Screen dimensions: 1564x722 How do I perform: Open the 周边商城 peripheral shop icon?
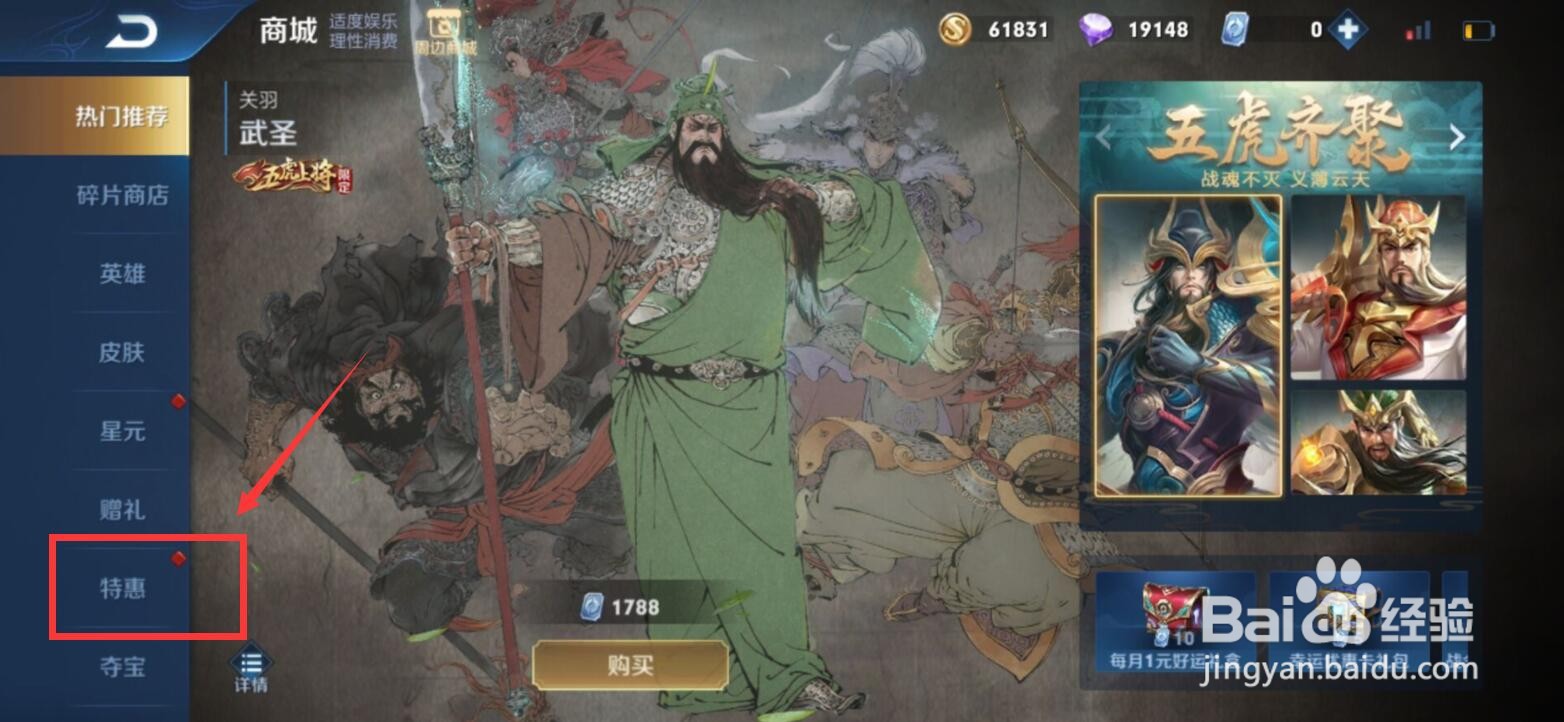coord(443,27)
